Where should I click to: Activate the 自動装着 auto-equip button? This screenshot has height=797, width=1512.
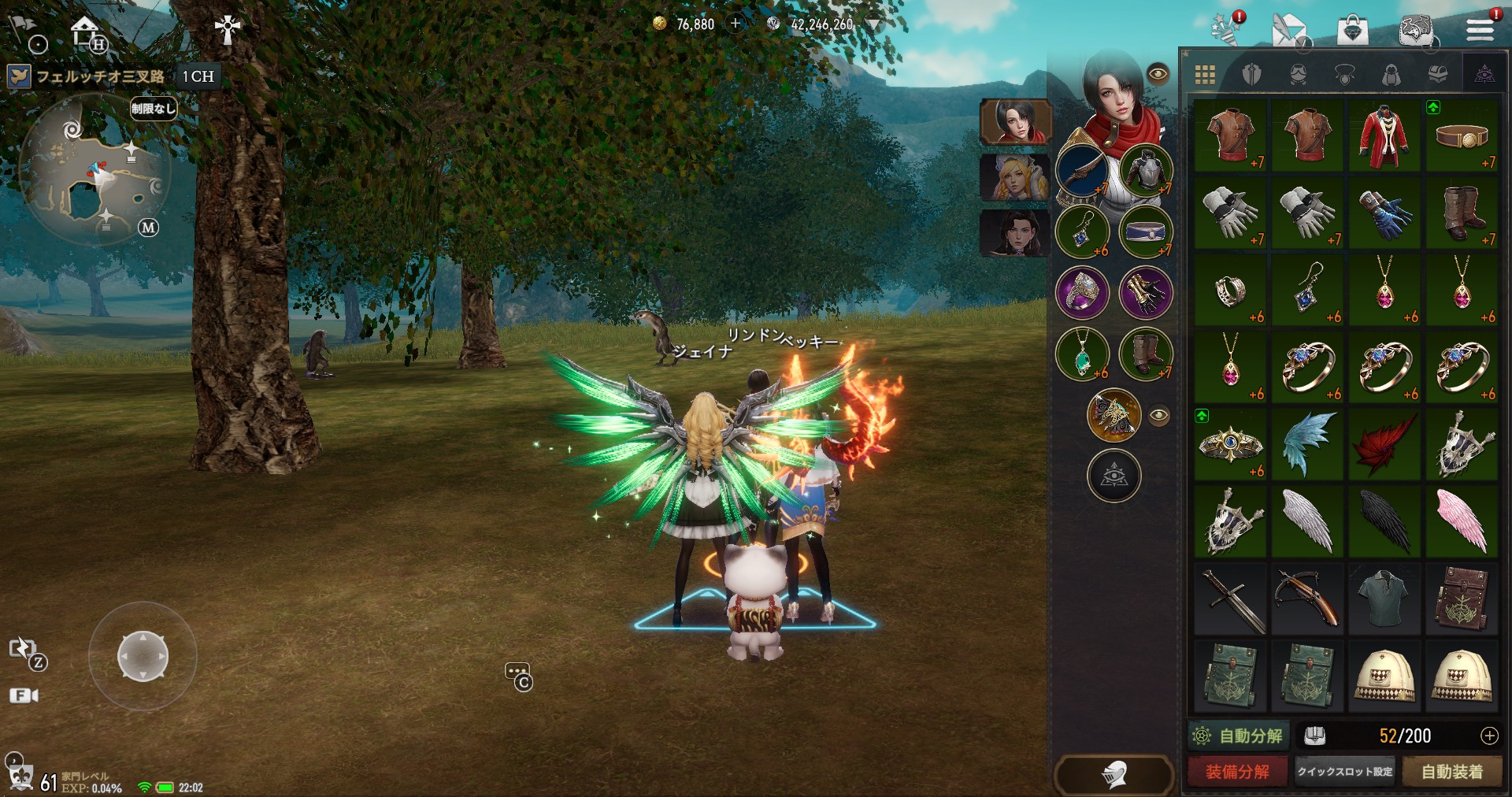click(1451, 772)
